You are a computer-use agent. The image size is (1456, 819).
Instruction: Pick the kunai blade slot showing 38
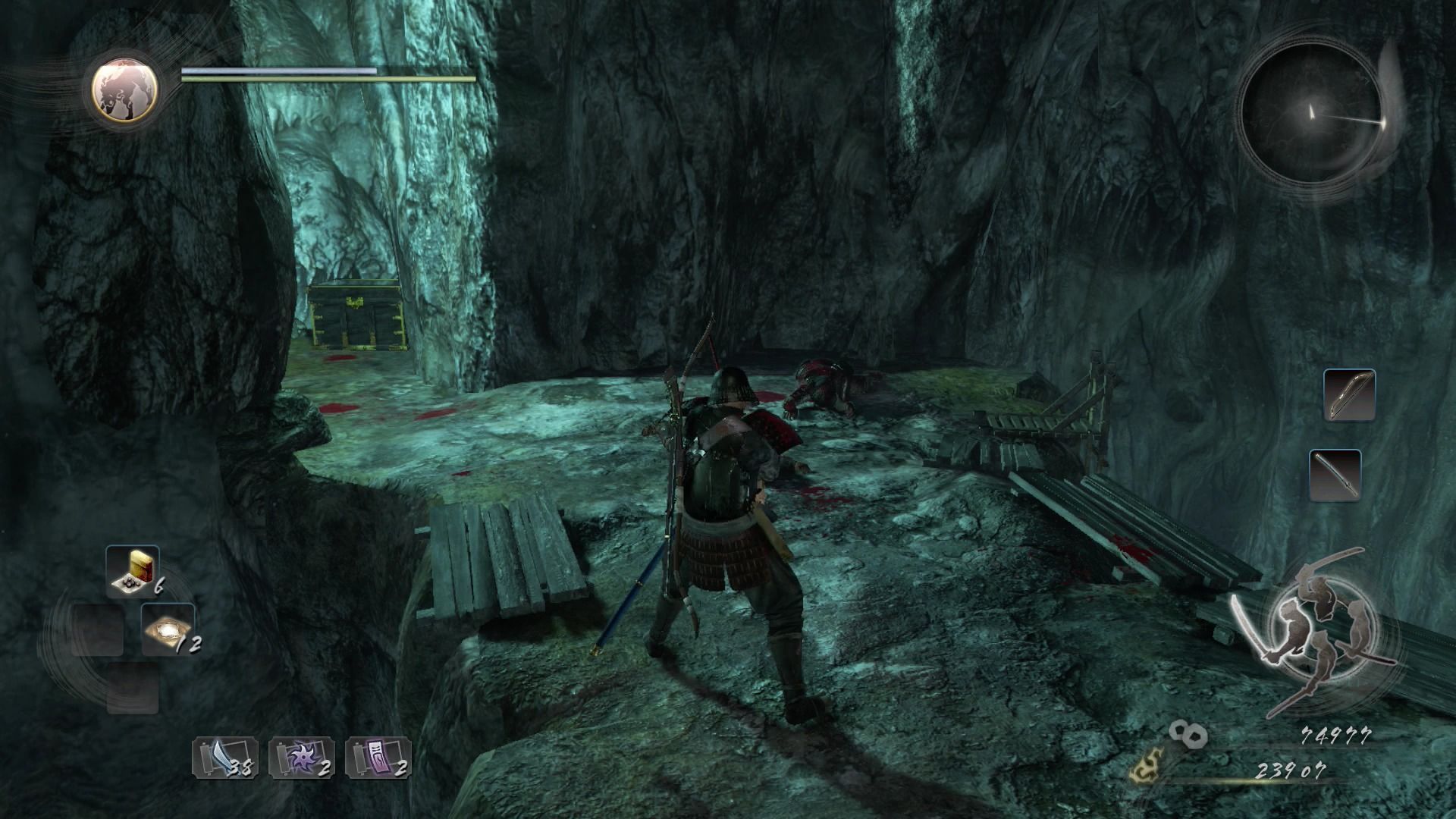(x=225, y=758)
